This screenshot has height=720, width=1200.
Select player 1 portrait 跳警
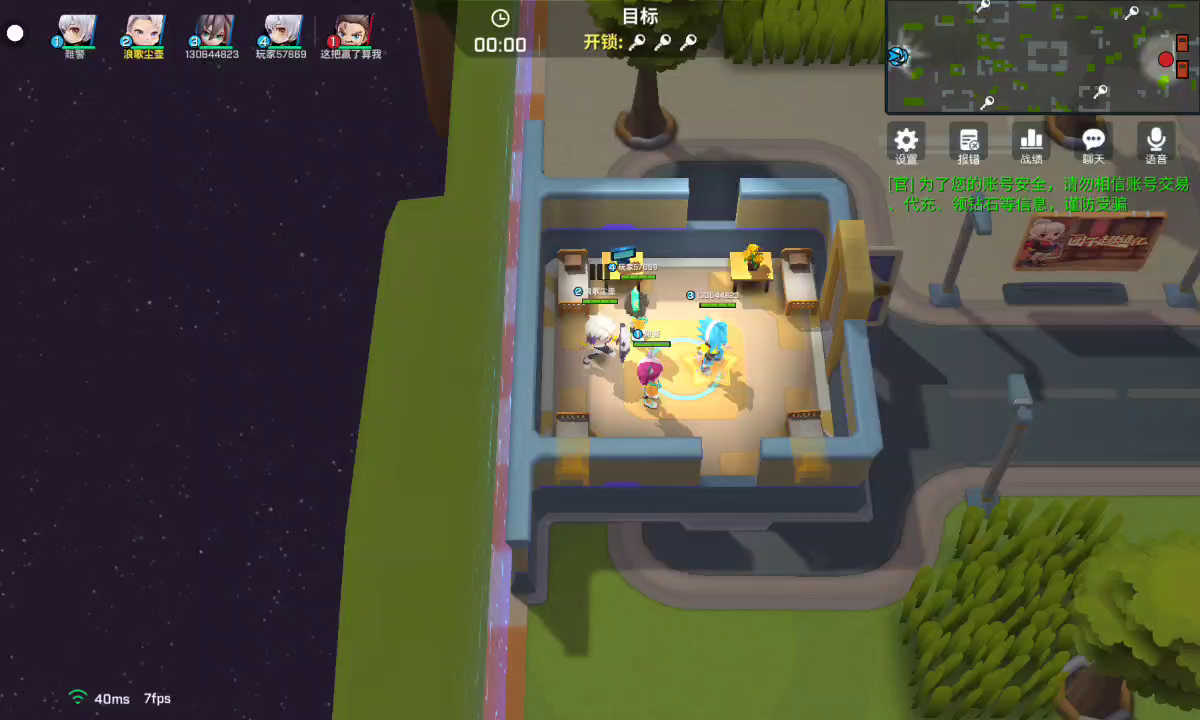[x=76, y=31]
